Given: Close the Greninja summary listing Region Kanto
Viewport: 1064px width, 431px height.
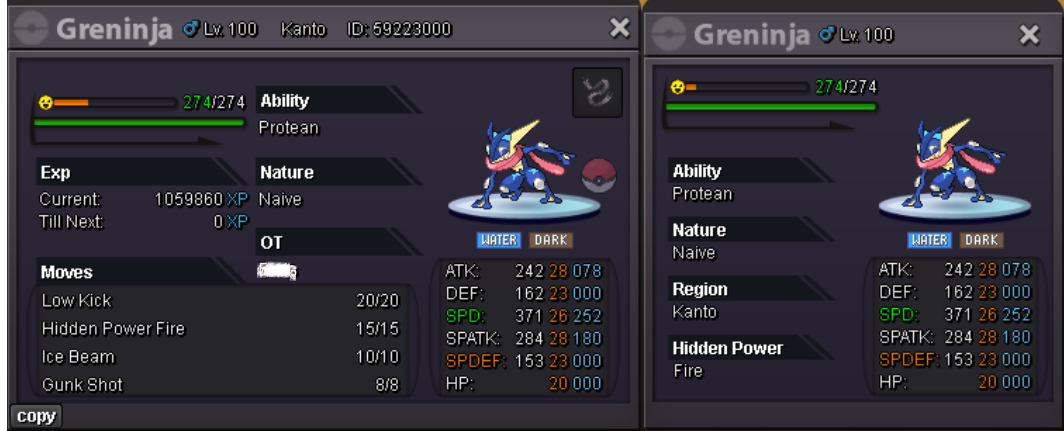Looking at the screenshot, I should [x=1029, y=35].
